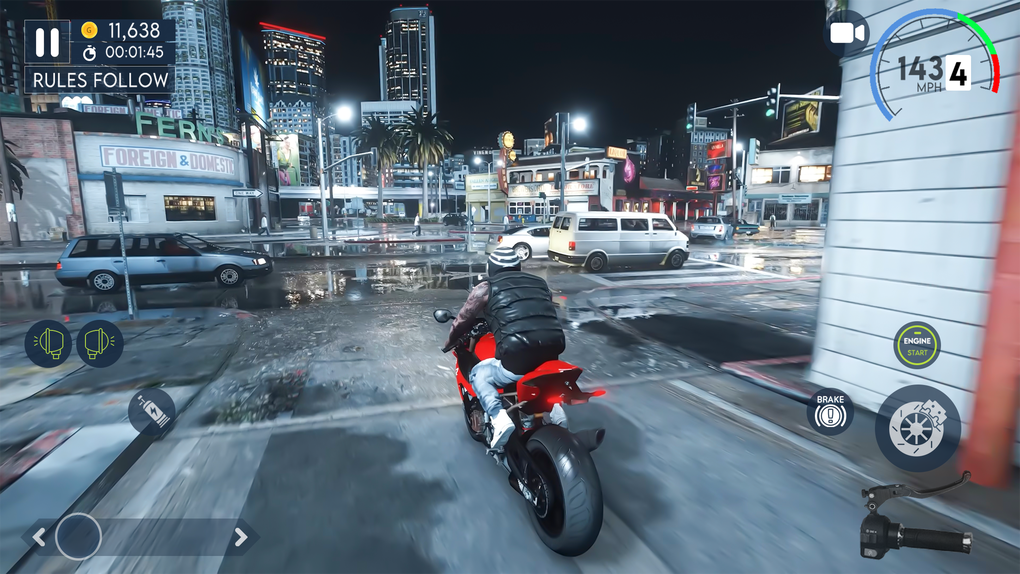The width and height of the screenshot is (1020, 574).
Task: Hit the large disc brake button
Action: tap(917, 428)
